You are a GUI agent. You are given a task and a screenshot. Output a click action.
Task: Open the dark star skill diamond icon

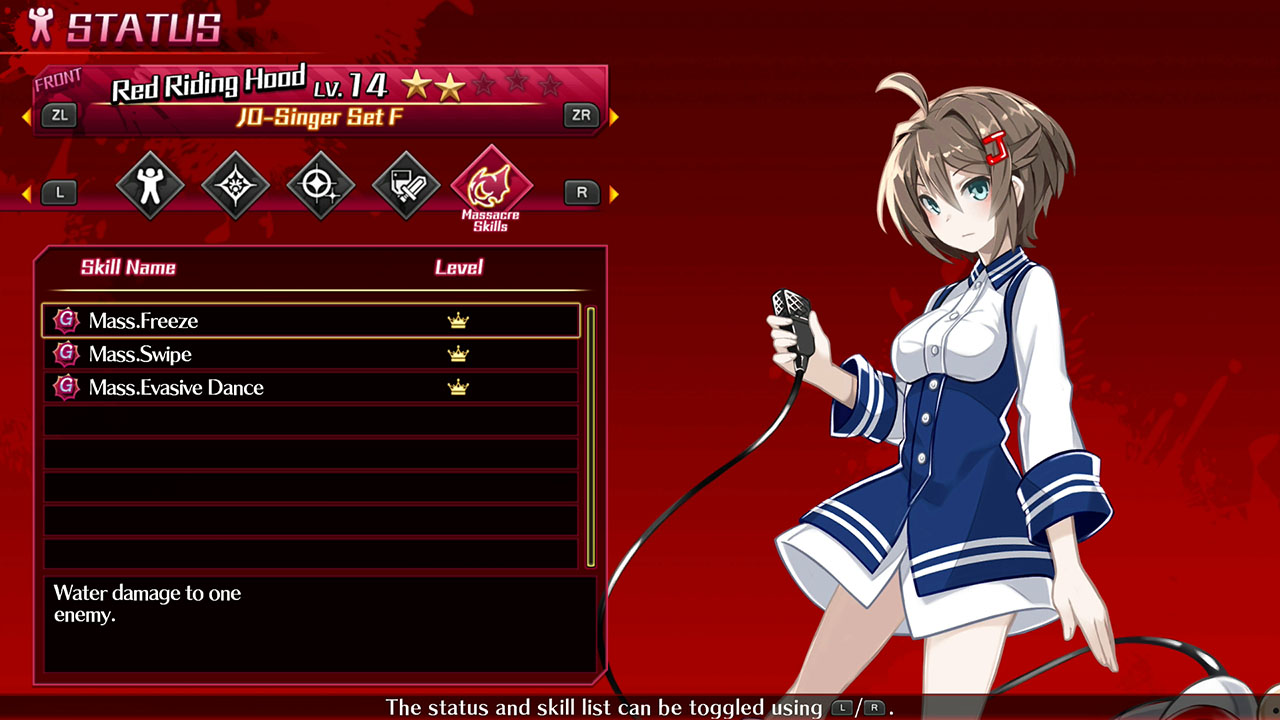[234, 185]
